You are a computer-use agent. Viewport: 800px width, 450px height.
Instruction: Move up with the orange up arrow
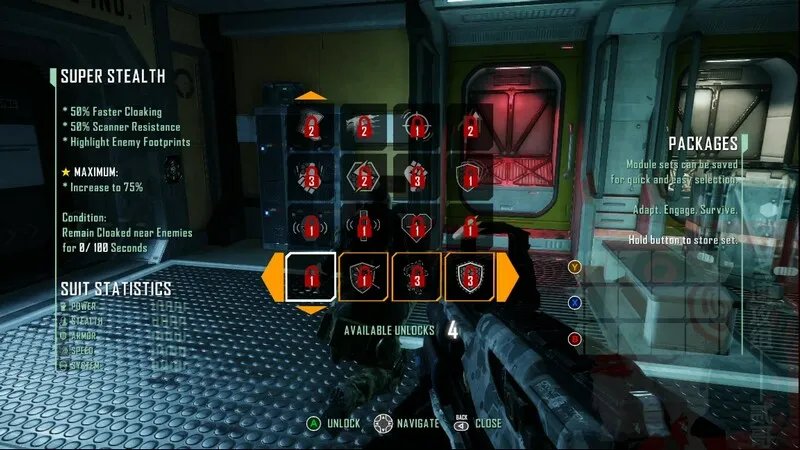312,96
